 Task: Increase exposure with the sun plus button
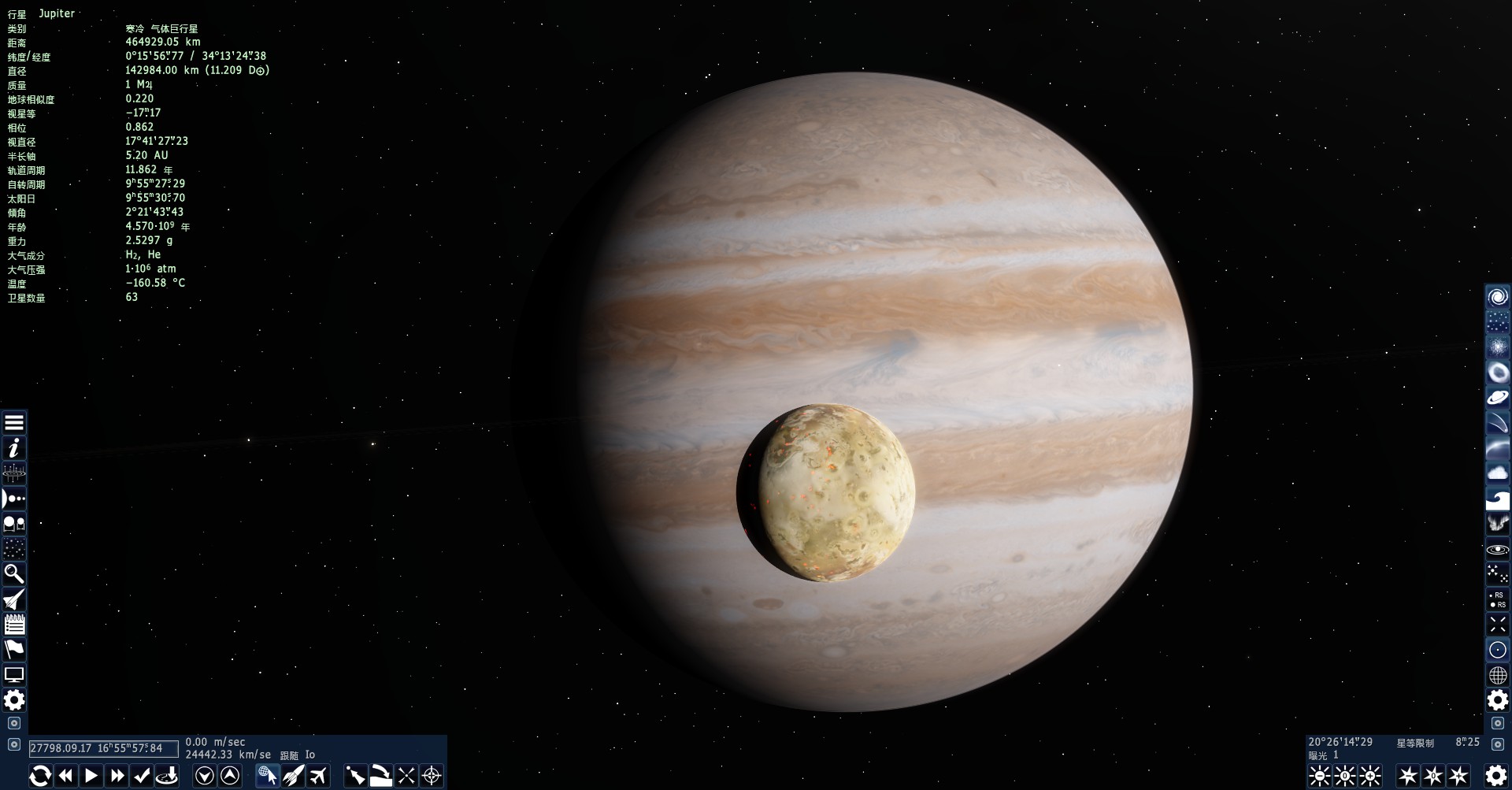[x=1370, y=776]
